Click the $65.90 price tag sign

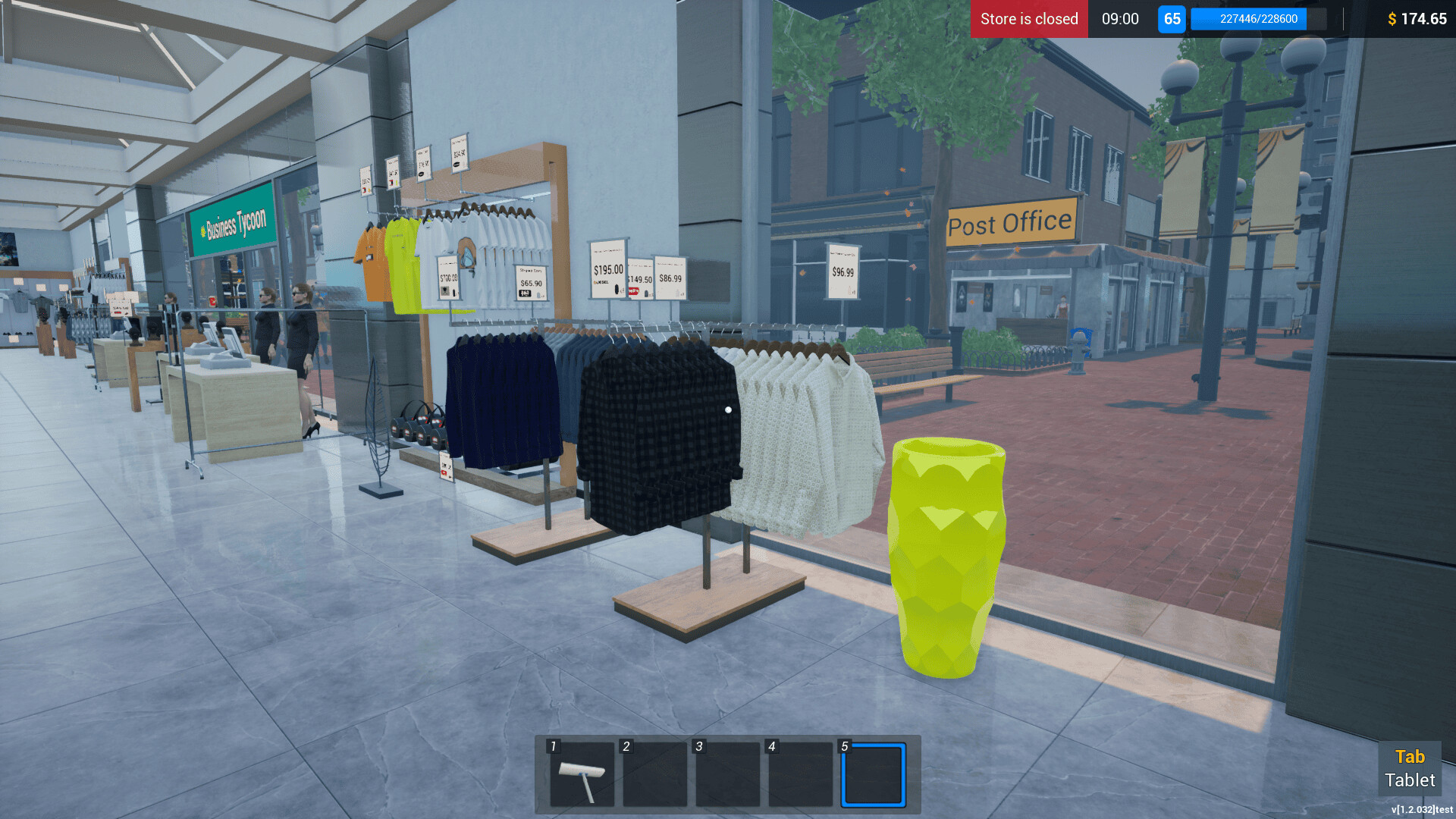tap(529, 282)
